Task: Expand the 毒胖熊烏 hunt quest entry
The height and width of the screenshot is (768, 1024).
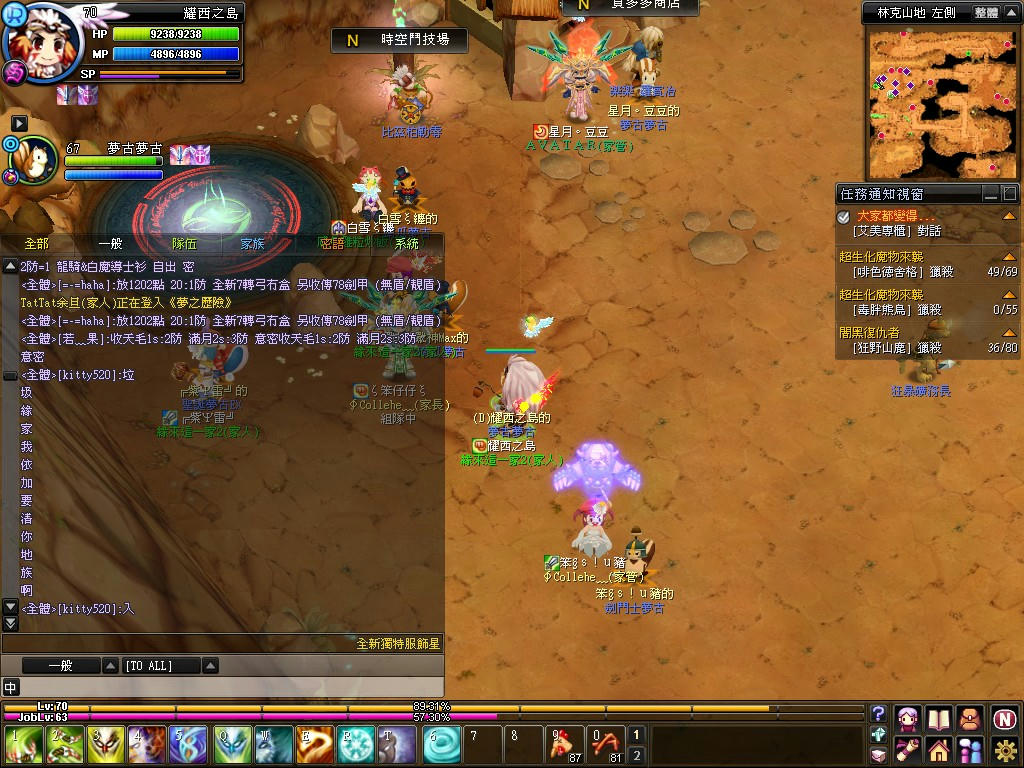Action: click(1008, 296)
